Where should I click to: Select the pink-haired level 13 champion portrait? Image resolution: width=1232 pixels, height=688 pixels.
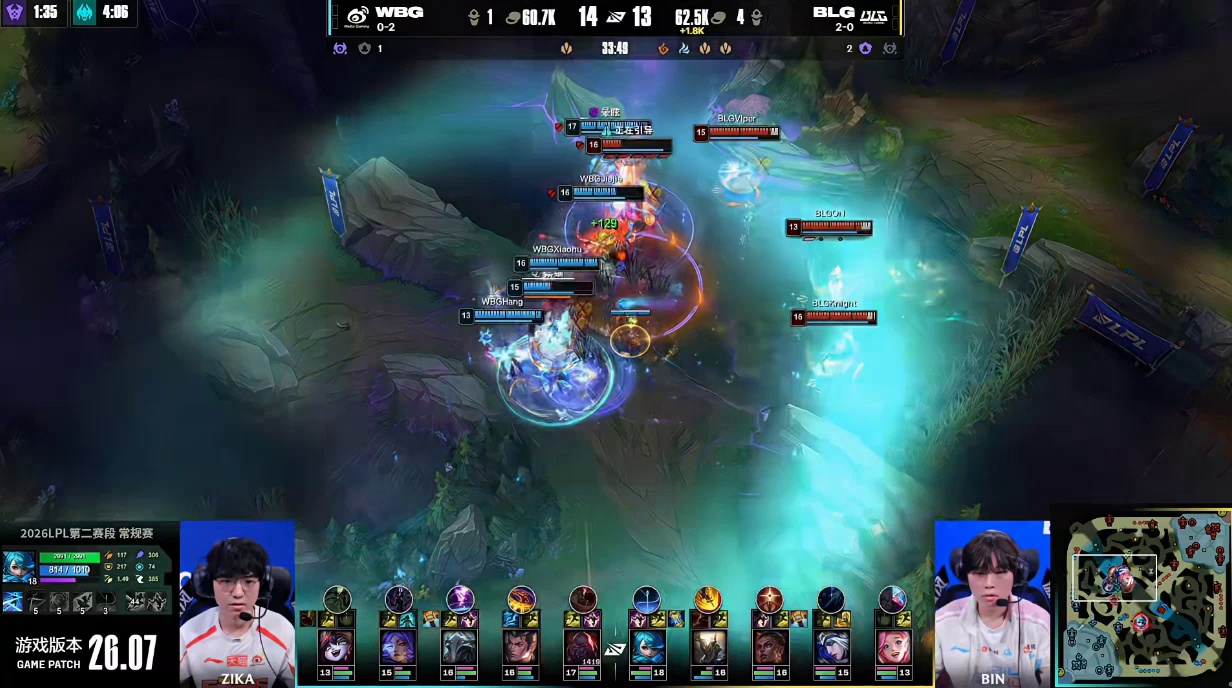pos(892,647)
